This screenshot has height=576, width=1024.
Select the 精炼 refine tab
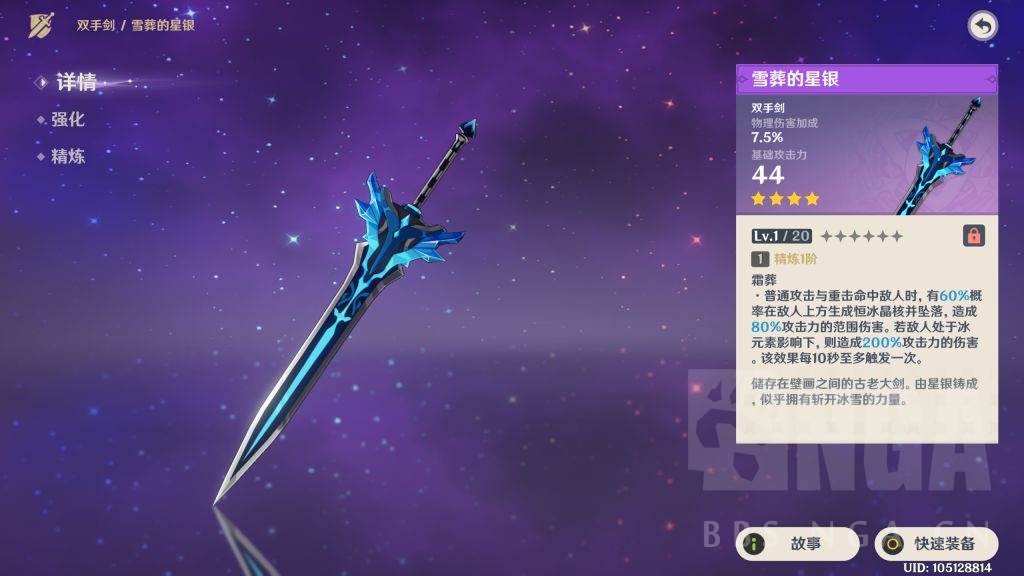click(67, 156)
